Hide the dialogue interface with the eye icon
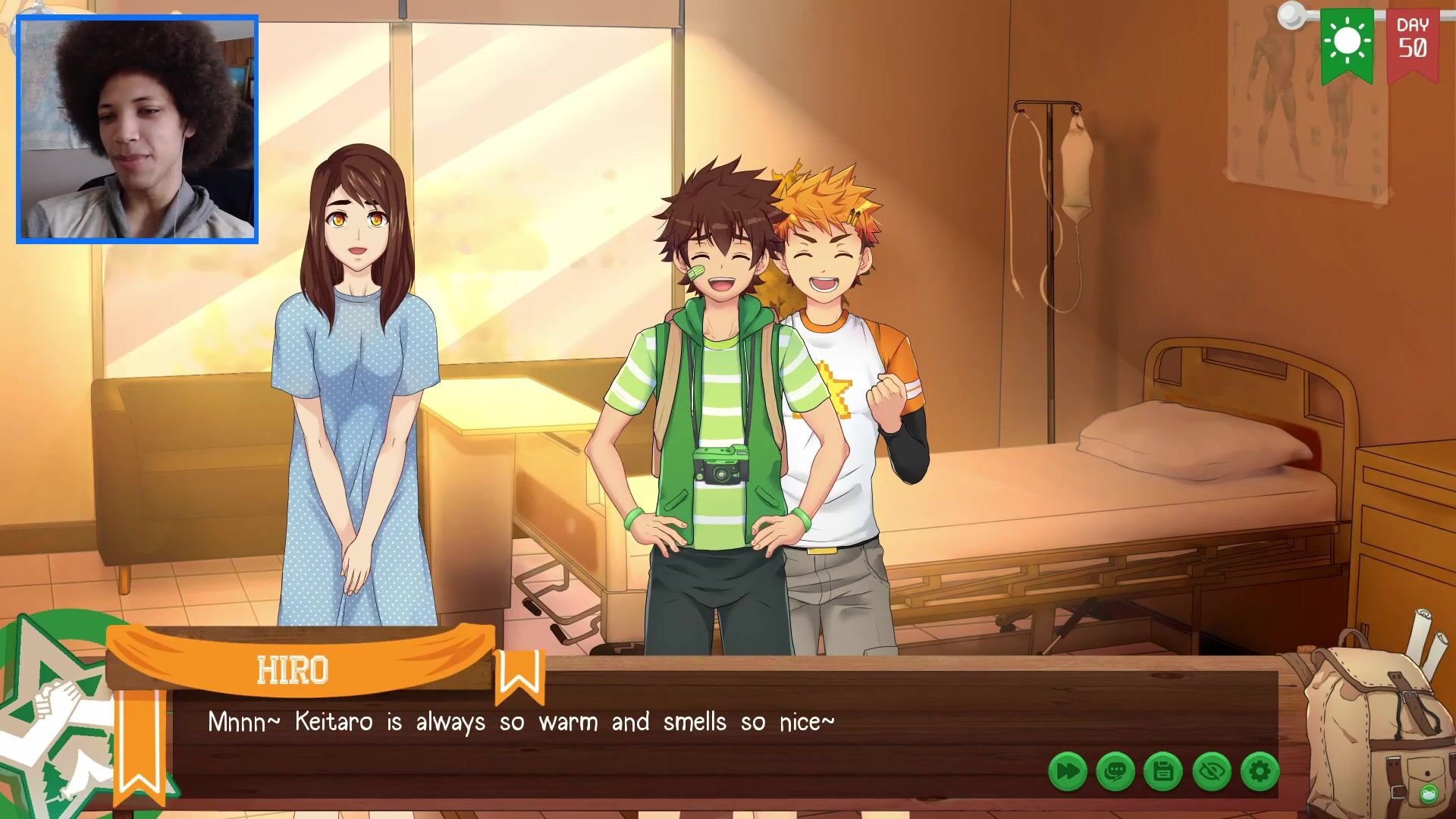The height and width of the screenshot is (819, 1456). coord(1212,772)
